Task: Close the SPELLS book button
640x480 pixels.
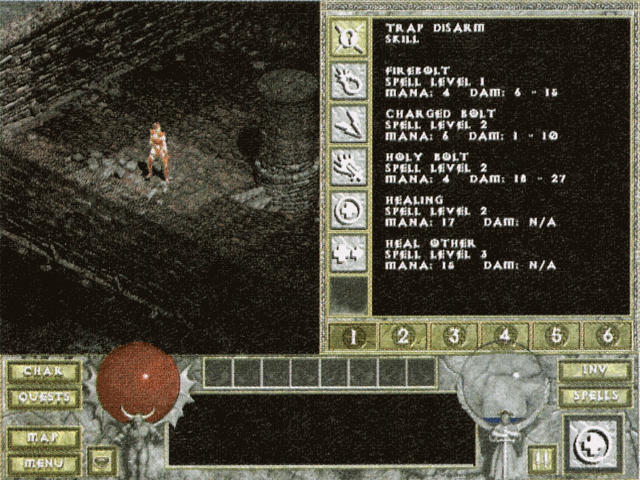Action: (595, 397)
